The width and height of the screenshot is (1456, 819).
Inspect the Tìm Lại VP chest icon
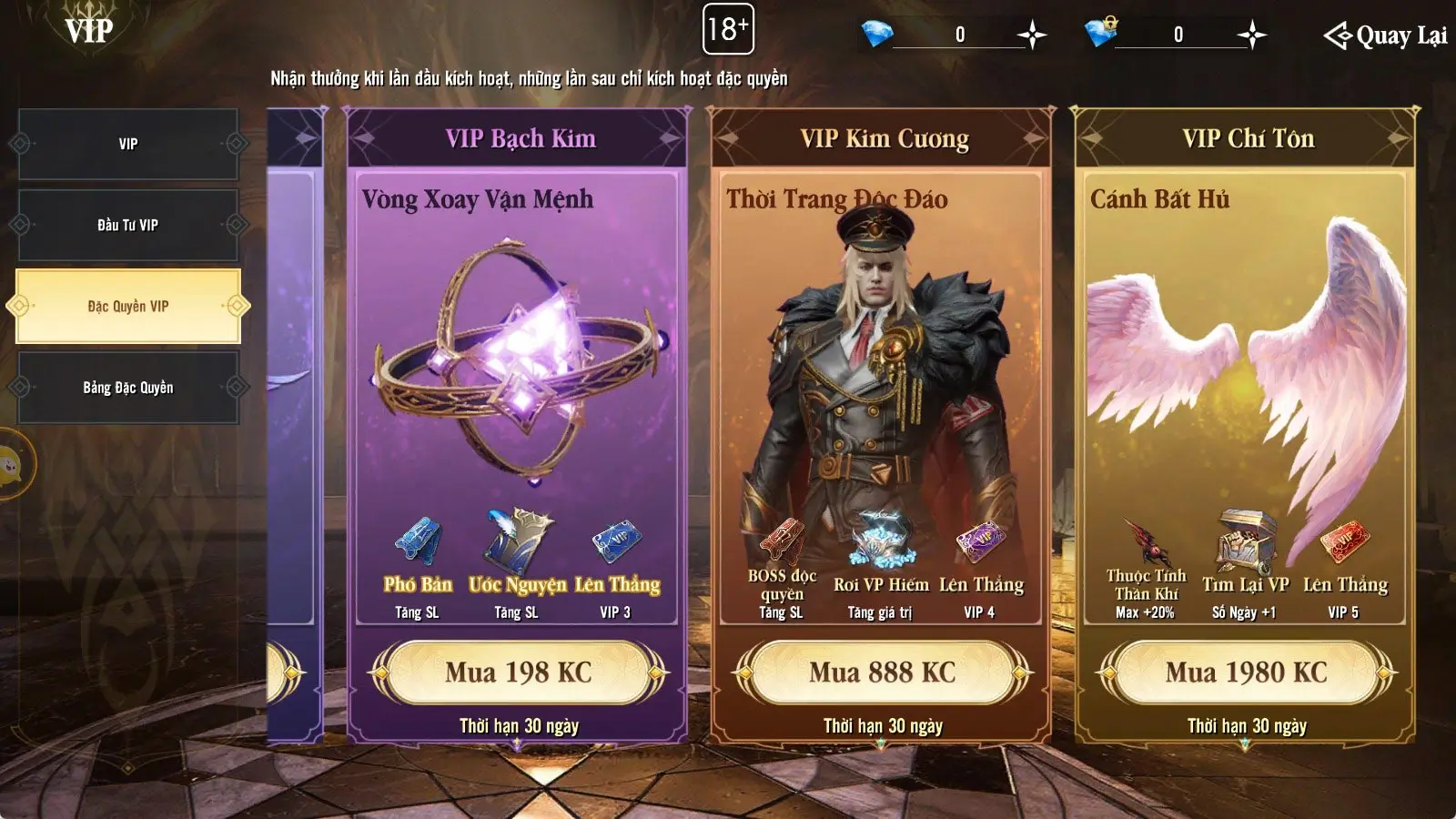point(1246,540)
